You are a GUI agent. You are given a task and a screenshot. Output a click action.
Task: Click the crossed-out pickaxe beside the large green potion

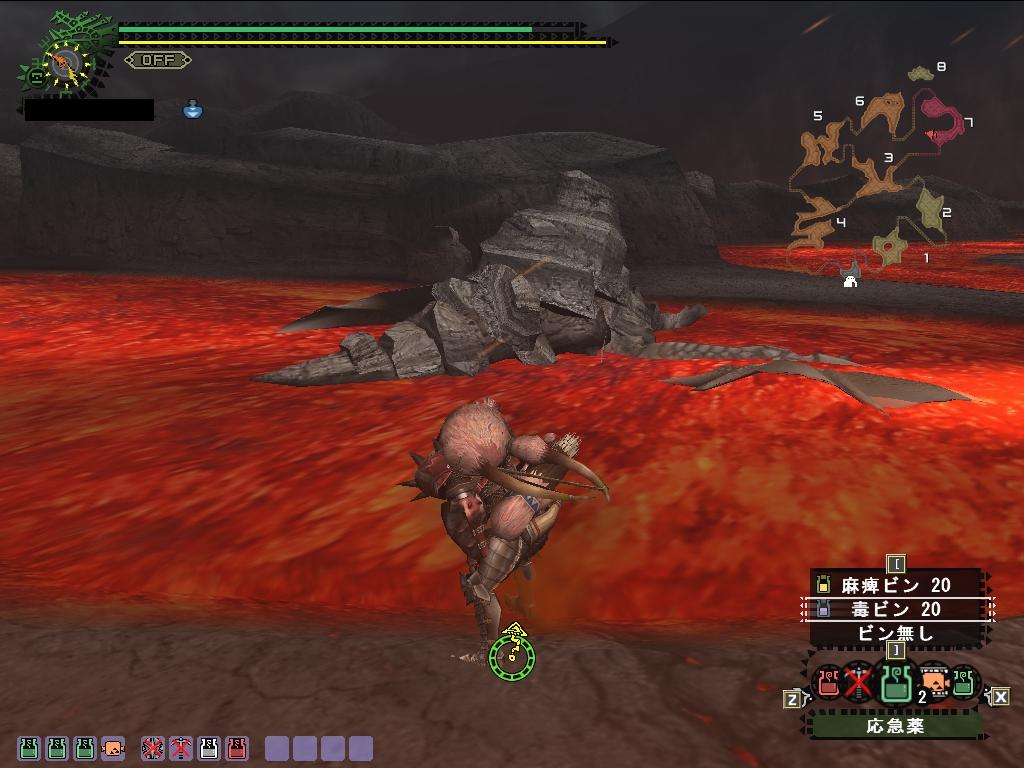point(857,683)
